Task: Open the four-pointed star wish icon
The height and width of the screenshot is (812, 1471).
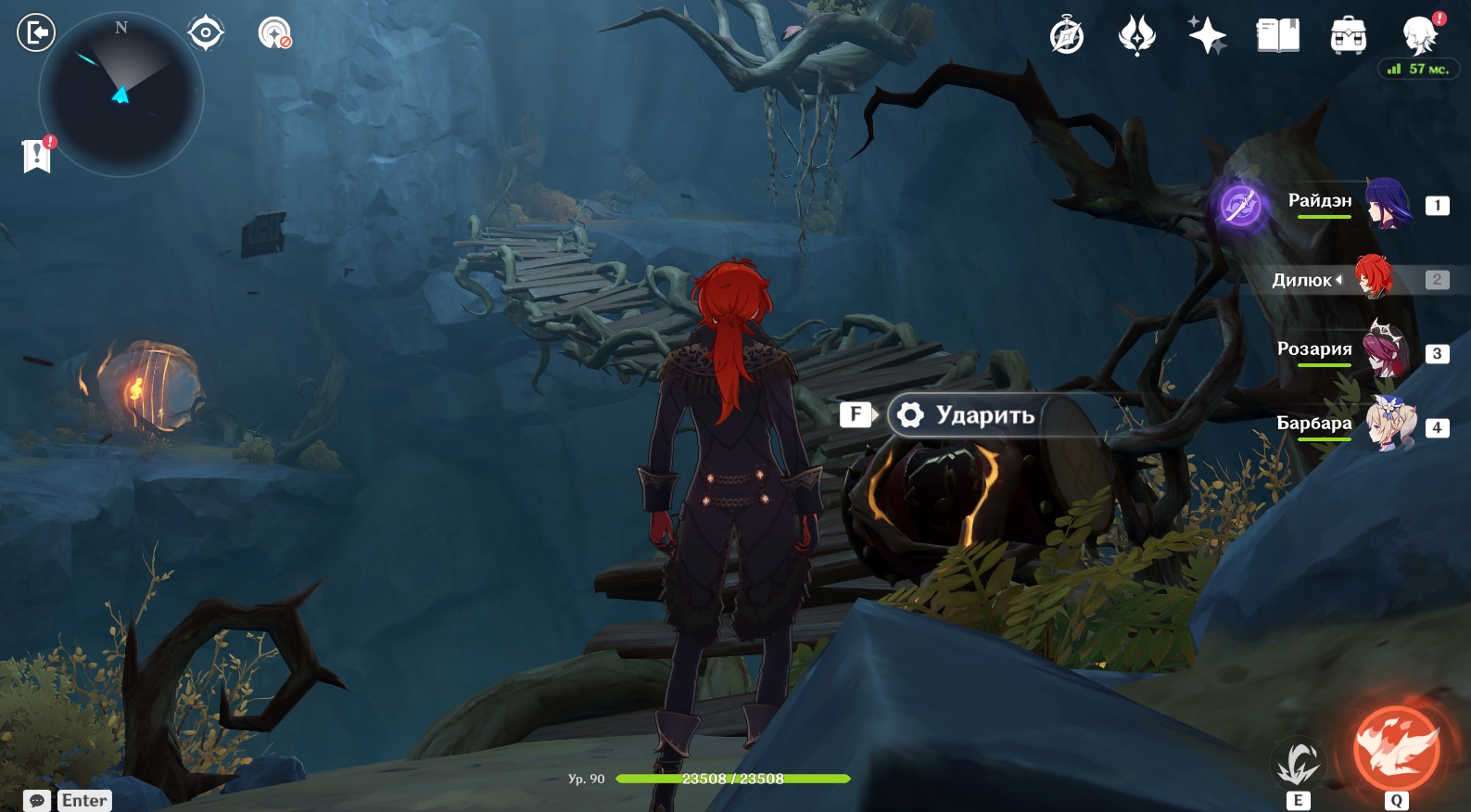Action: point(1207,36)
